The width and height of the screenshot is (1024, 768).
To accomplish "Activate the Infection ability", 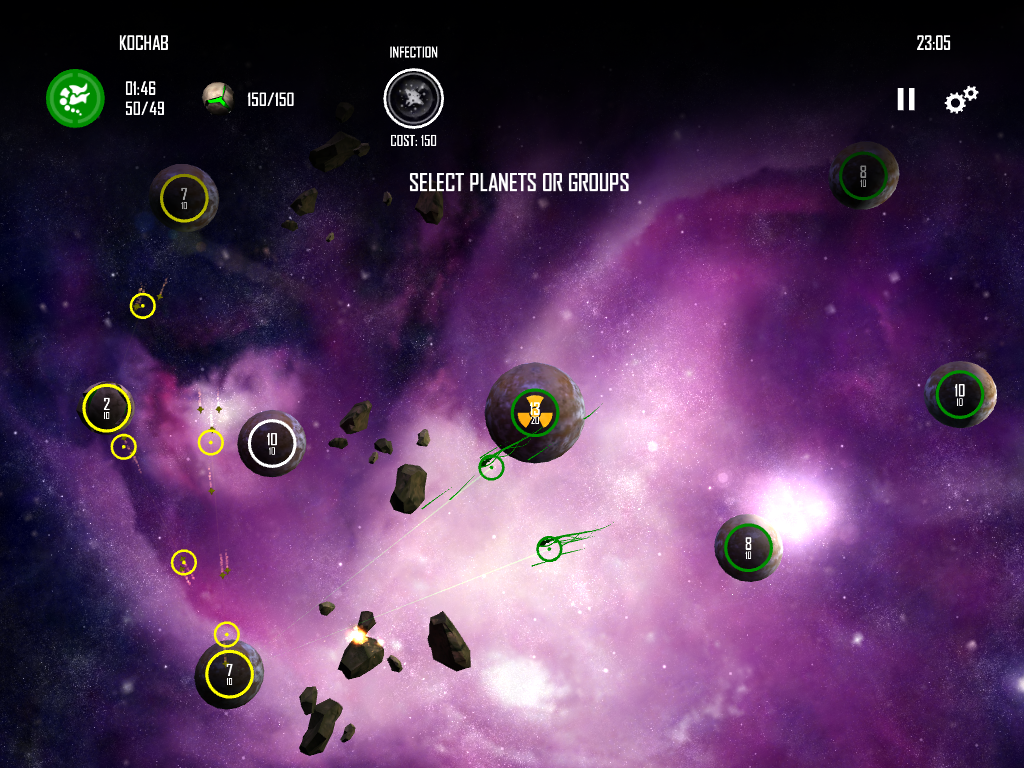I will (x=413, y=98).
